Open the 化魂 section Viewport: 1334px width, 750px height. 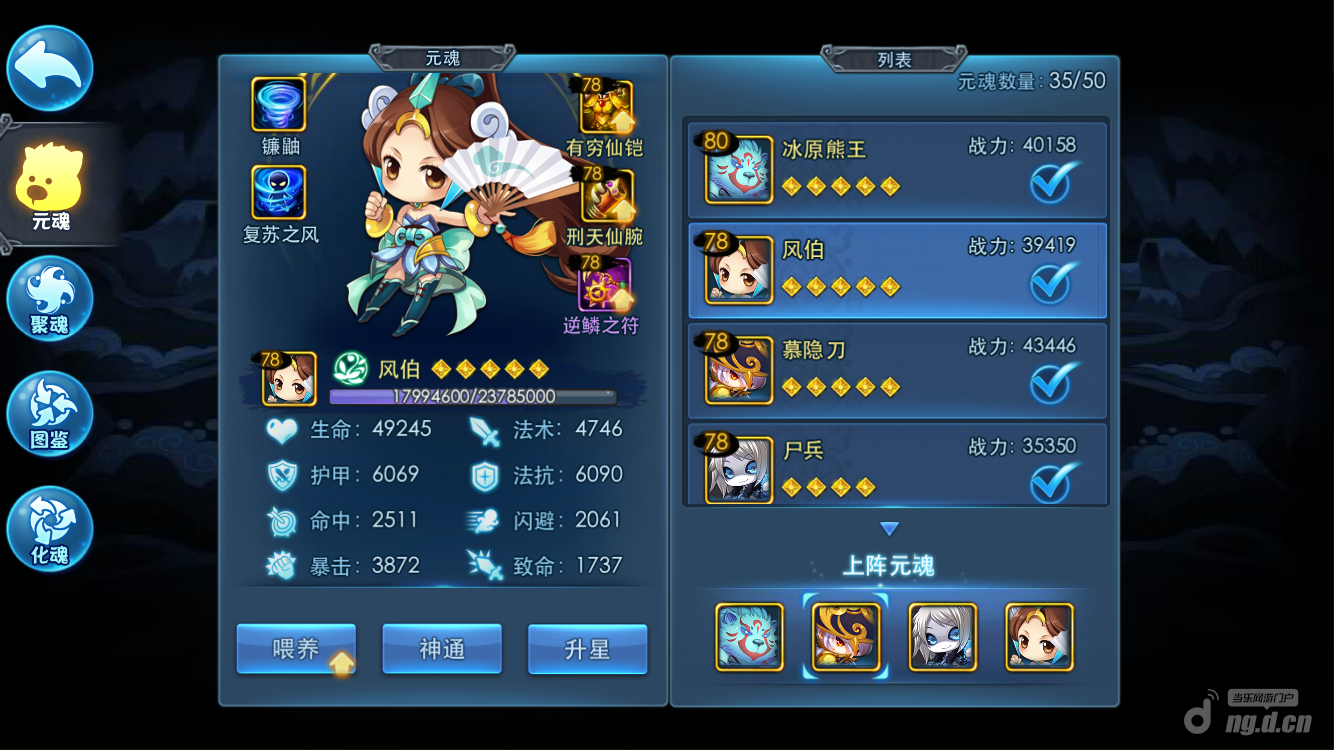[50, 529]
